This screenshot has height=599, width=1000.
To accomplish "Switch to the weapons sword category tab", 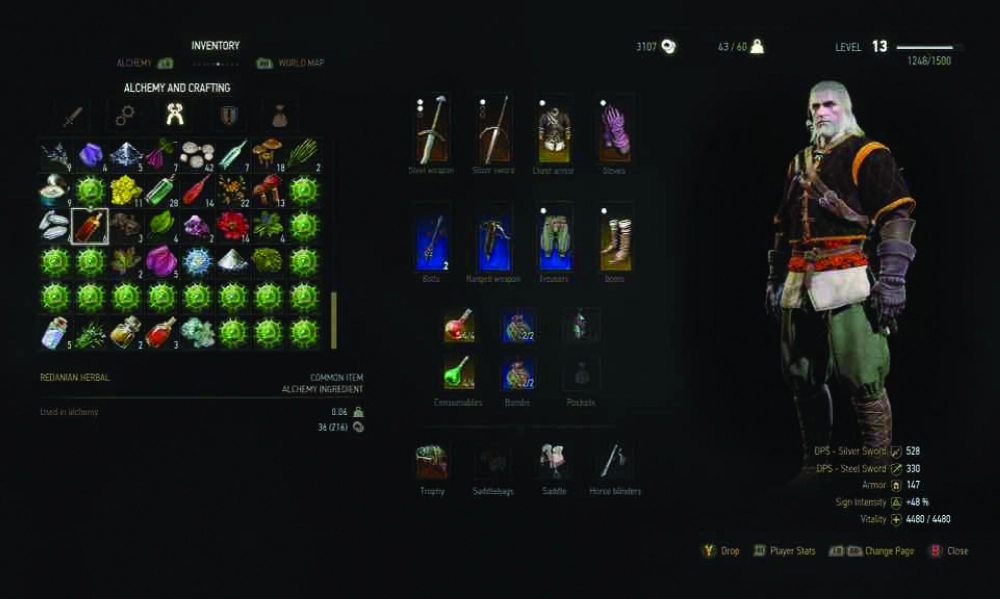I will coord(73,116).
